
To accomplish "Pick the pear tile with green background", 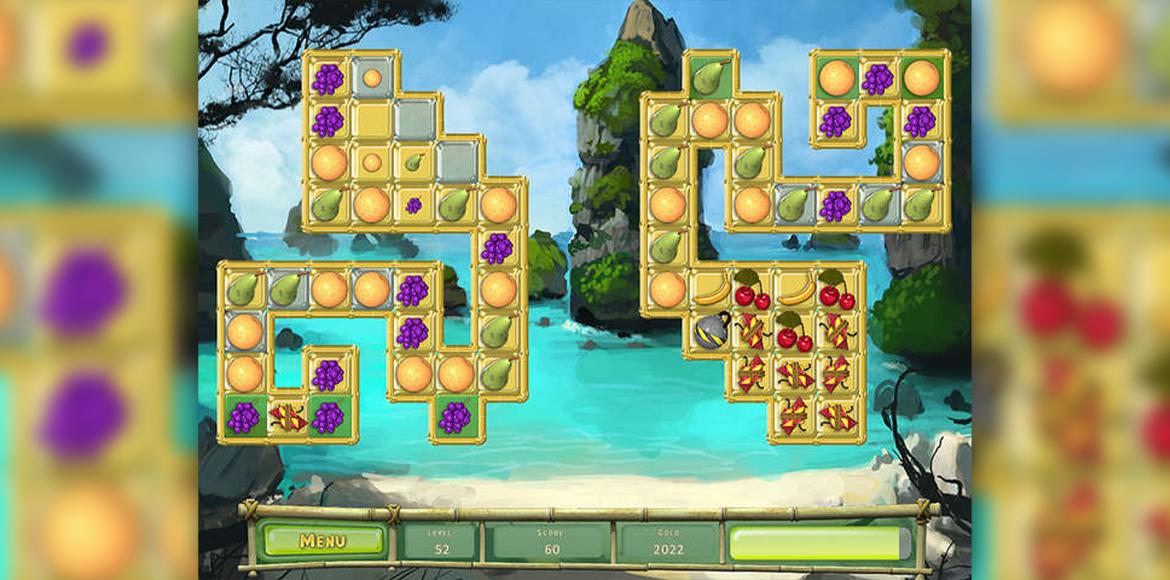I will click(709, 77).
